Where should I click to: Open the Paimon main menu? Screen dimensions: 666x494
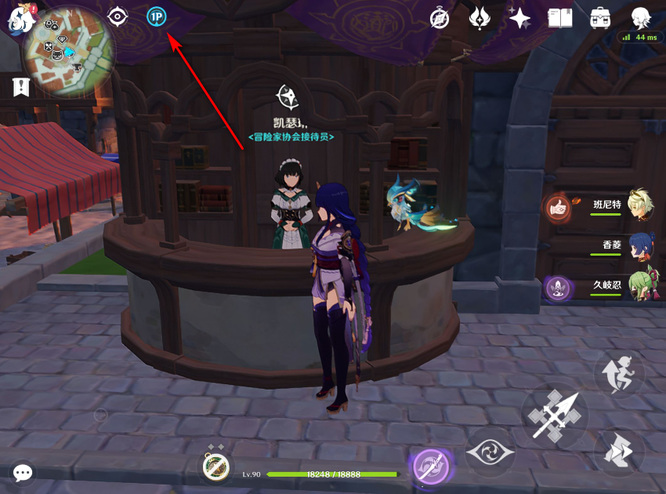tap(18, 17)
